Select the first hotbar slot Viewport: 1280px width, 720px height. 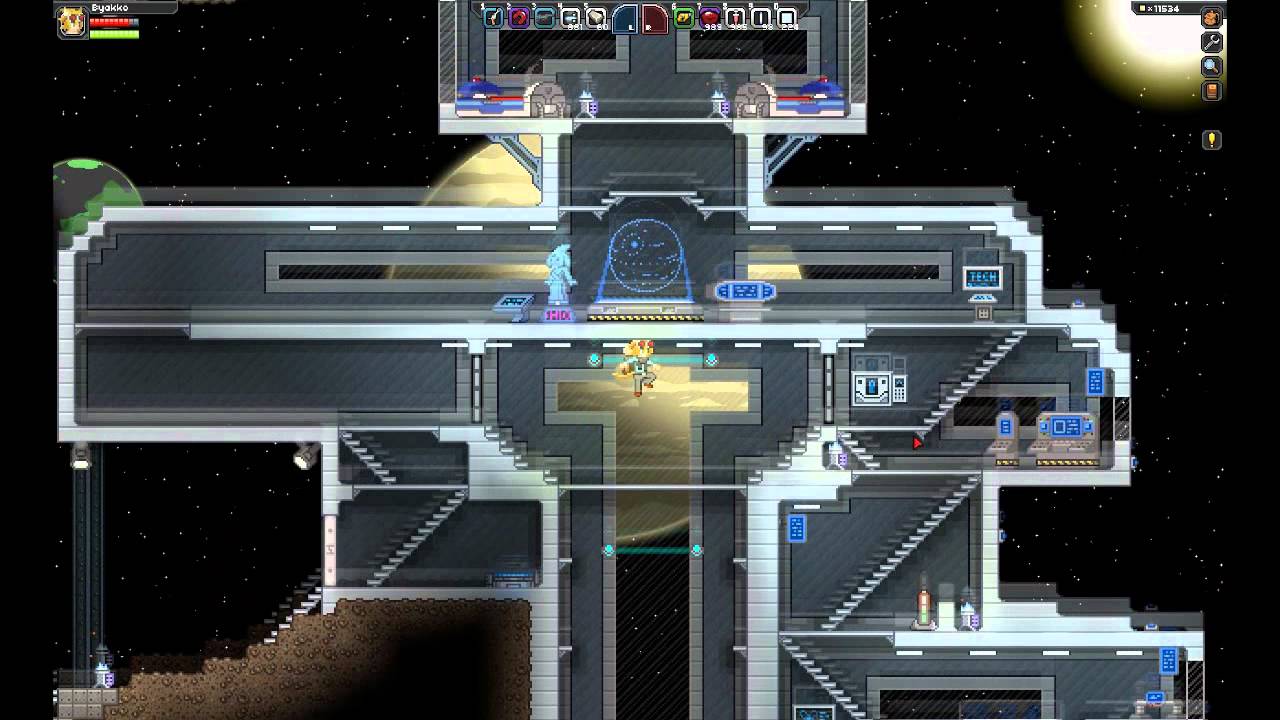(493, 17)
